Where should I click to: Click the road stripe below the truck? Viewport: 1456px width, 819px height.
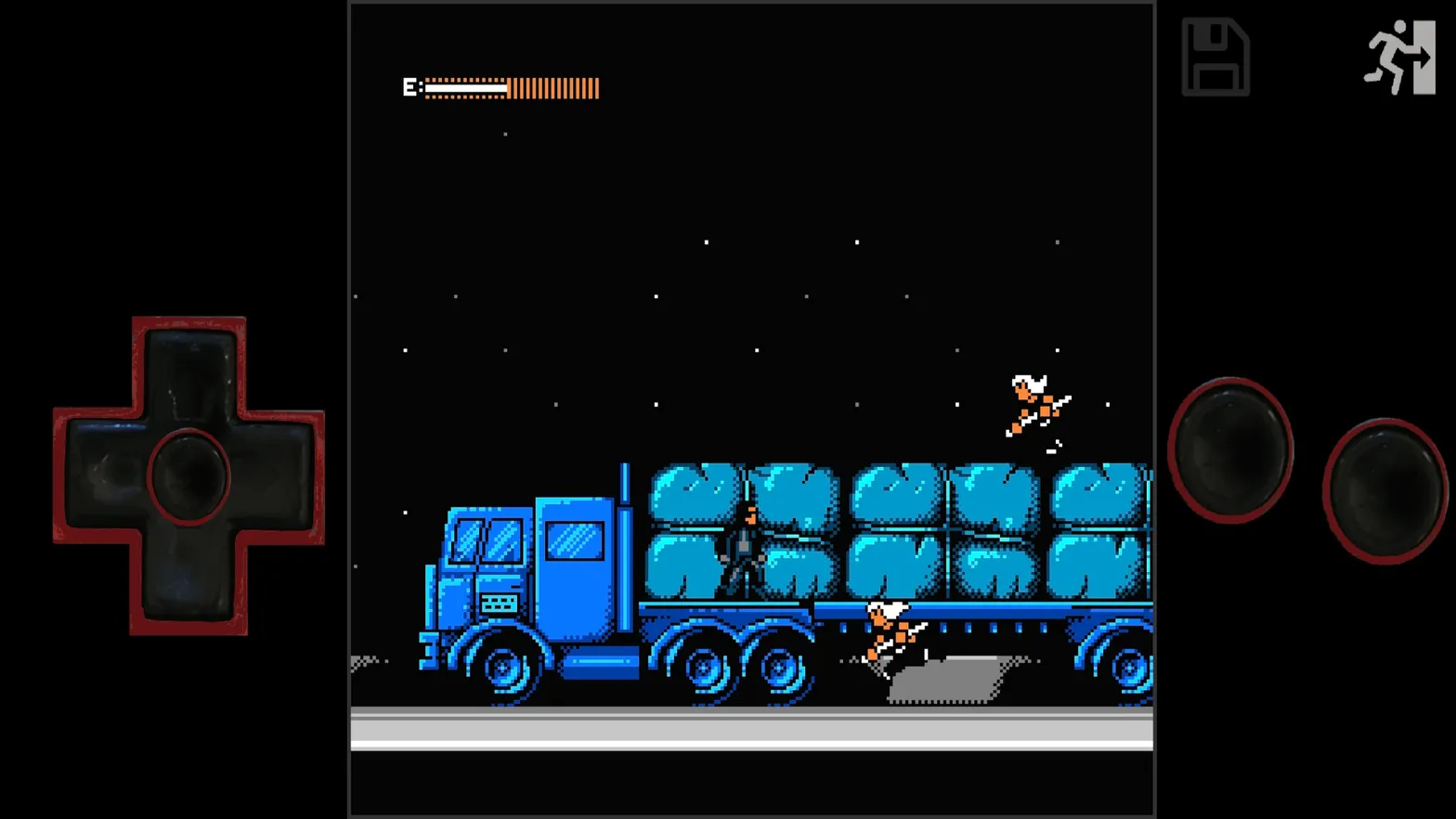[752, 734]
